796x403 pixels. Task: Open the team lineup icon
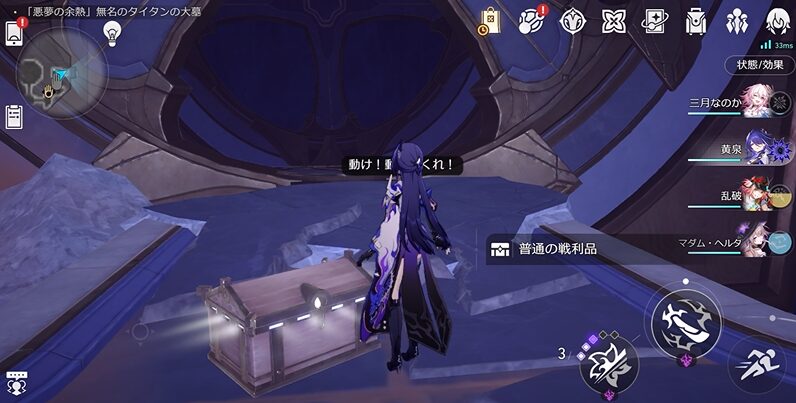(x=737, y=20)
